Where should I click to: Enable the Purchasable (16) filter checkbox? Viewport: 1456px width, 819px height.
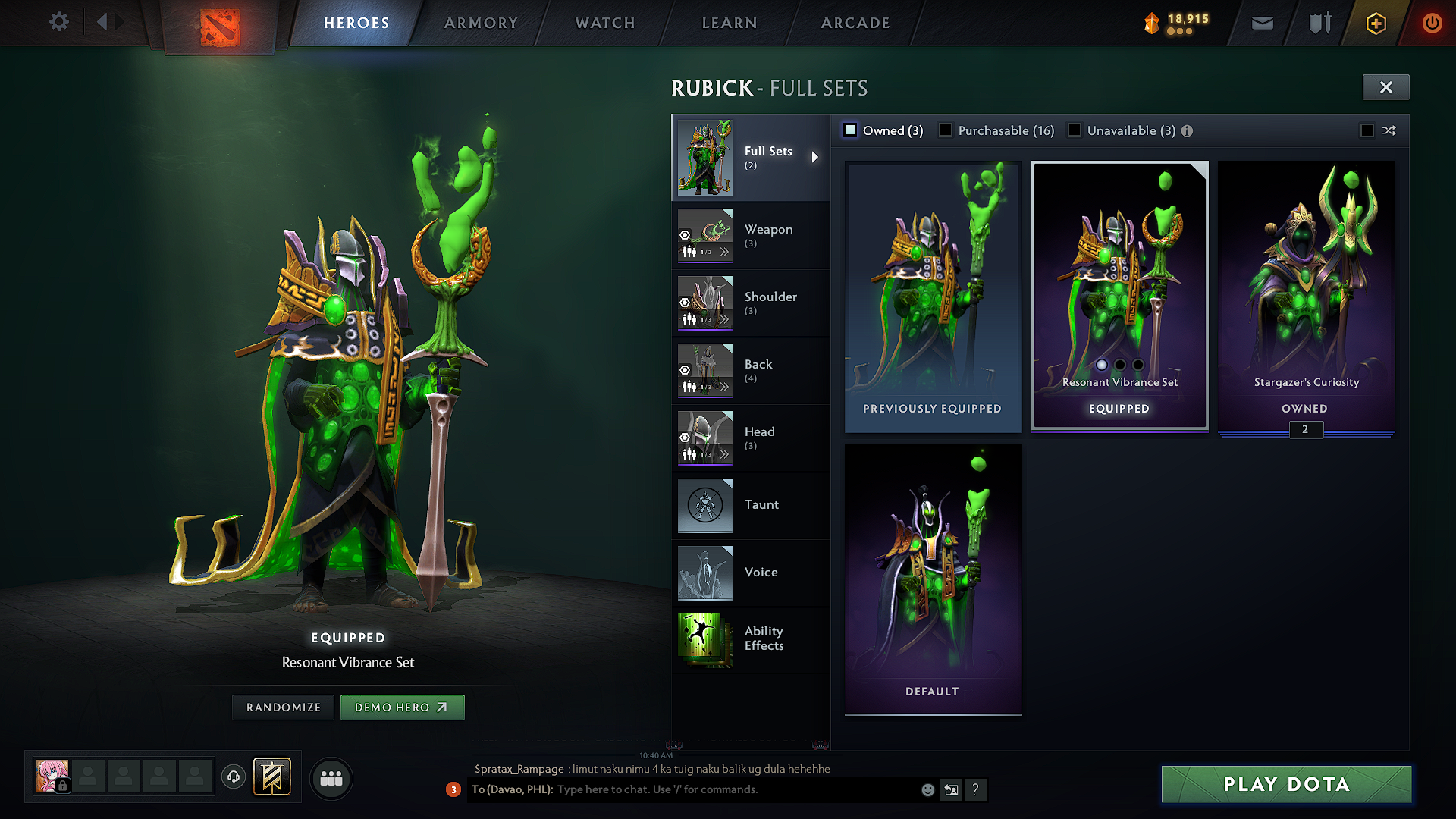click(946, 130)
